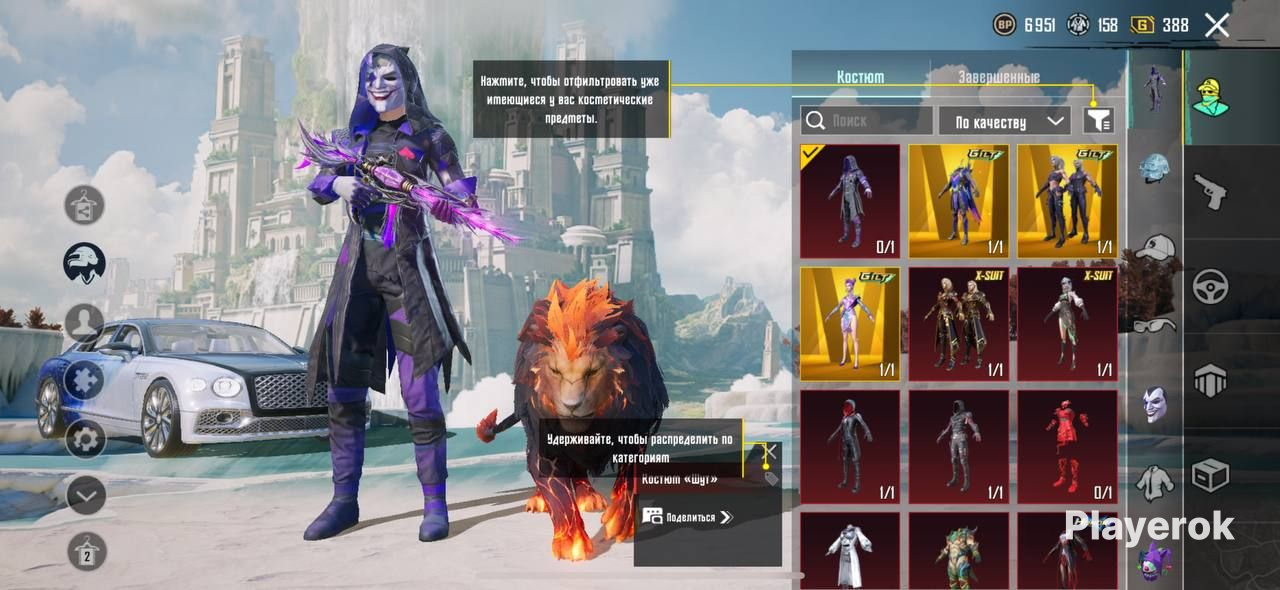Click the Поиск search field
Screen dimensions: 1280x590
866,121
